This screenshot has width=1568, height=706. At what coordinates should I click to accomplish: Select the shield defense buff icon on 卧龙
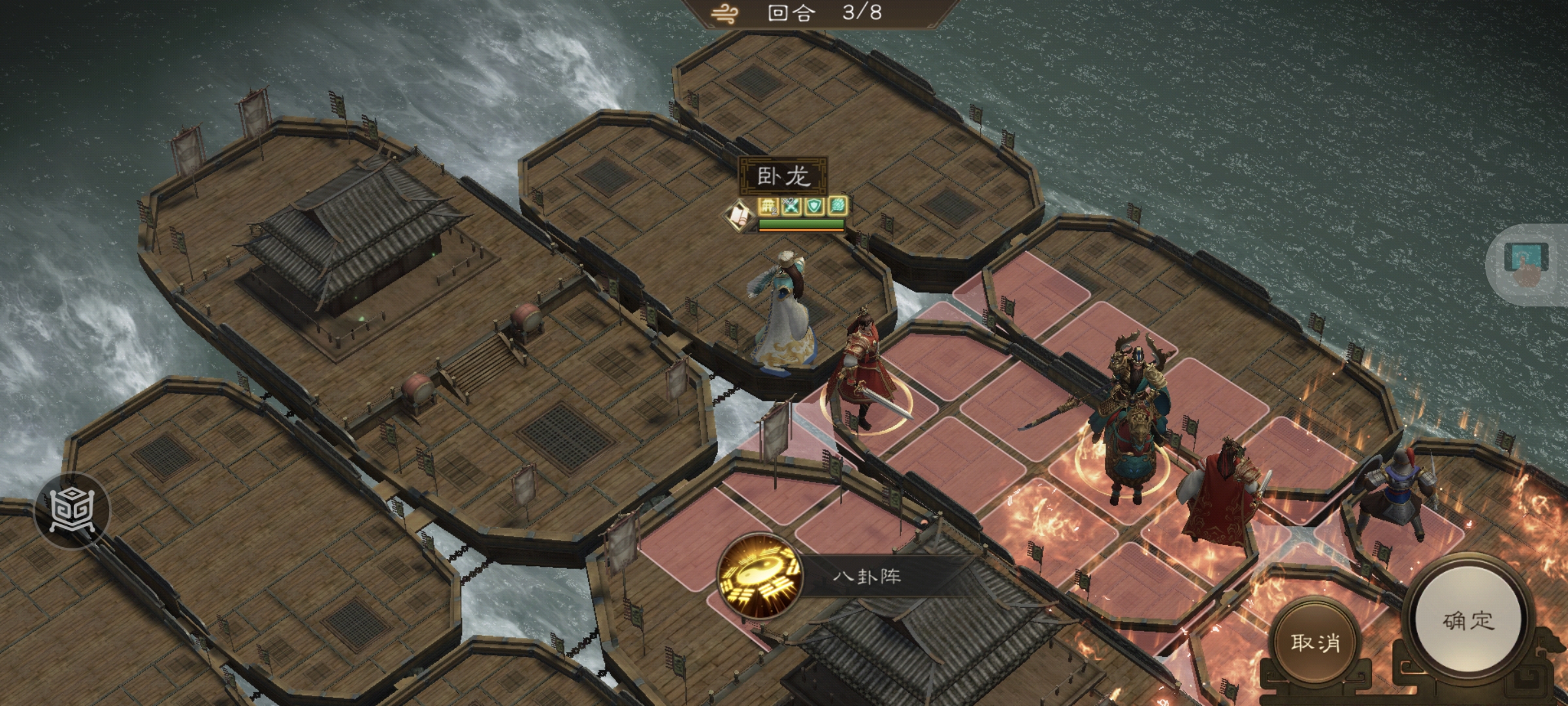click(815, 207)
